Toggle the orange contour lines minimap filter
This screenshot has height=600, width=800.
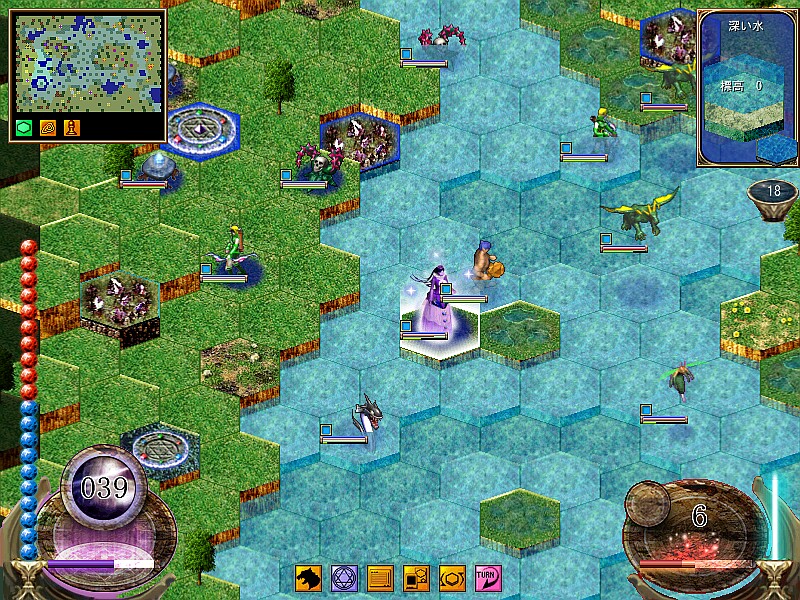49,127
